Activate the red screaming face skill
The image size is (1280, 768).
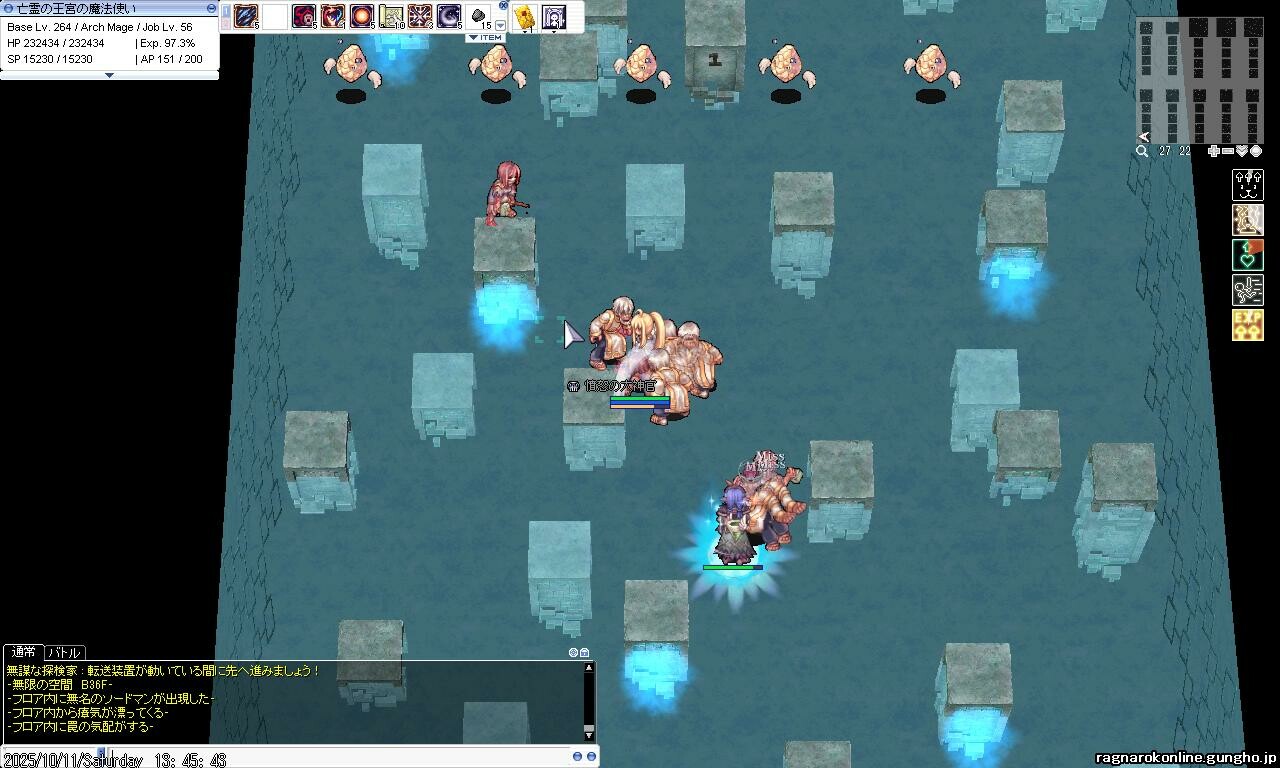click(x=304, y=16)
